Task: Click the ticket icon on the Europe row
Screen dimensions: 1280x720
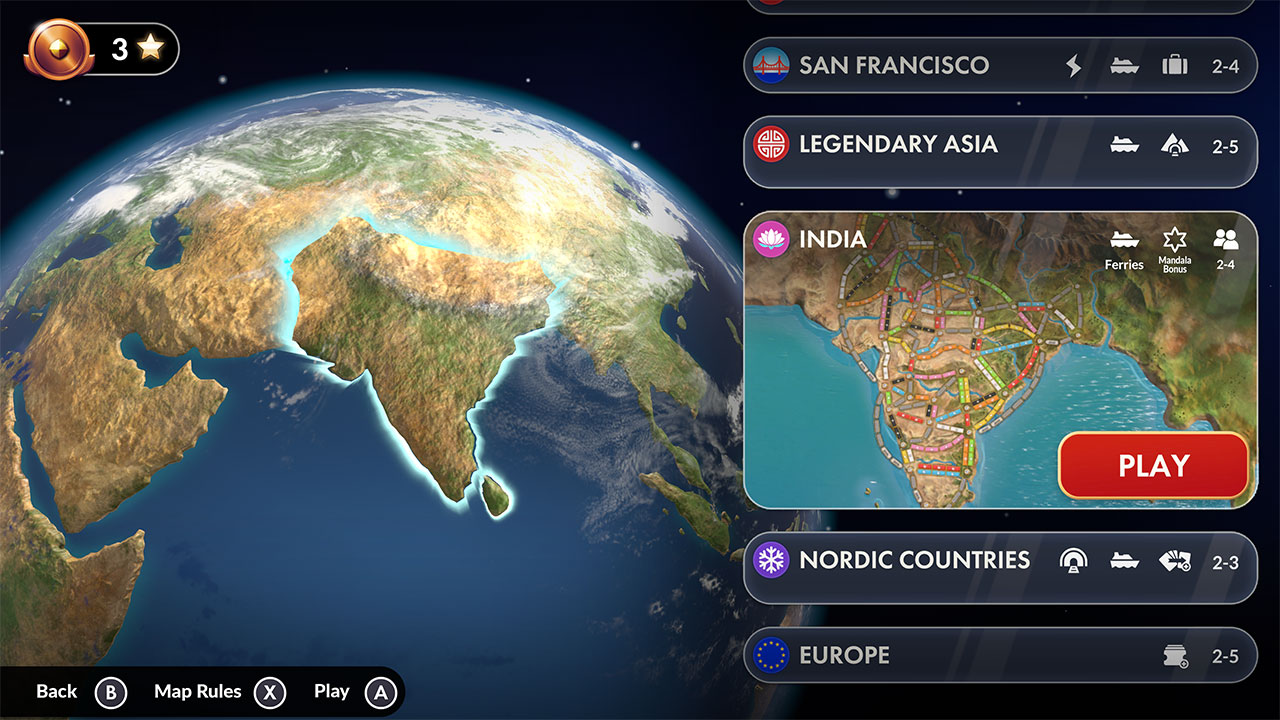Action: point(1176,655)
